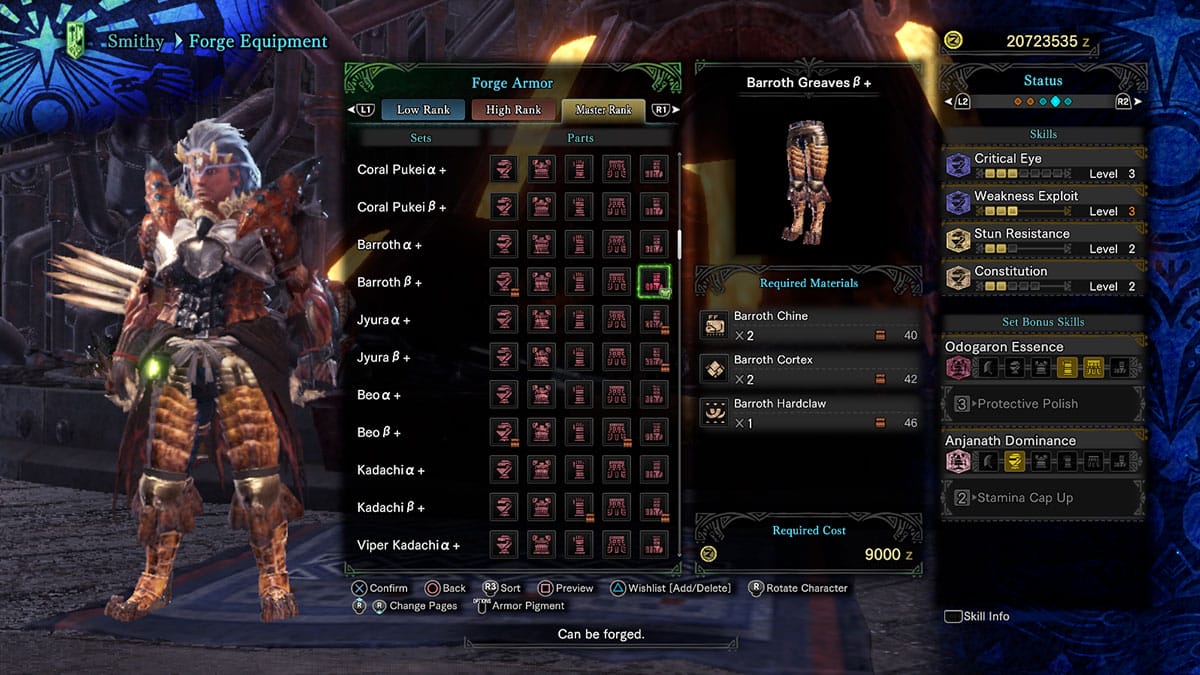The width and height of the screenshot is (1200, 675).
Task: Open the Viper Kadachi α + set
Action: tap(408, 545)
